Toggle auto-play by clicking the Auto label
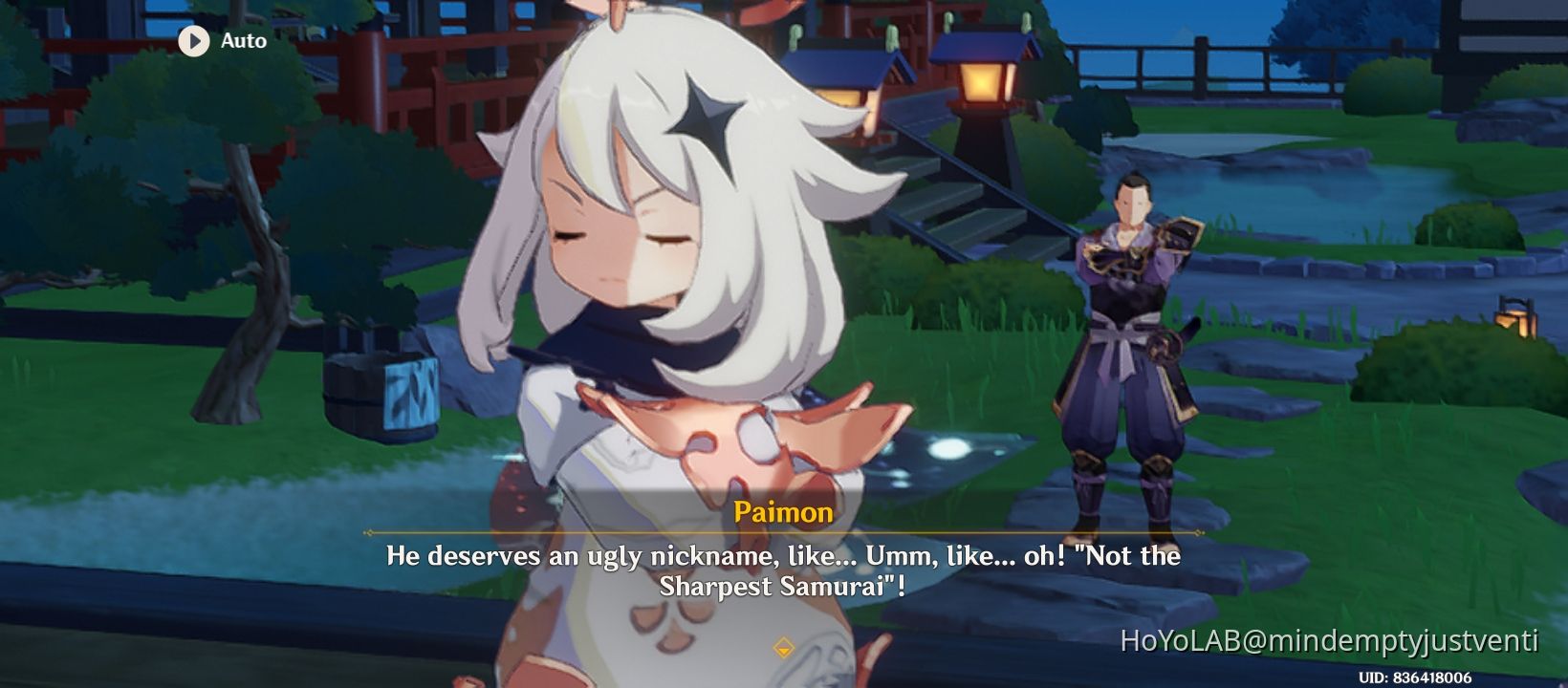The image size is (1568, 688). pyautogui.click(x=243, y=40)
